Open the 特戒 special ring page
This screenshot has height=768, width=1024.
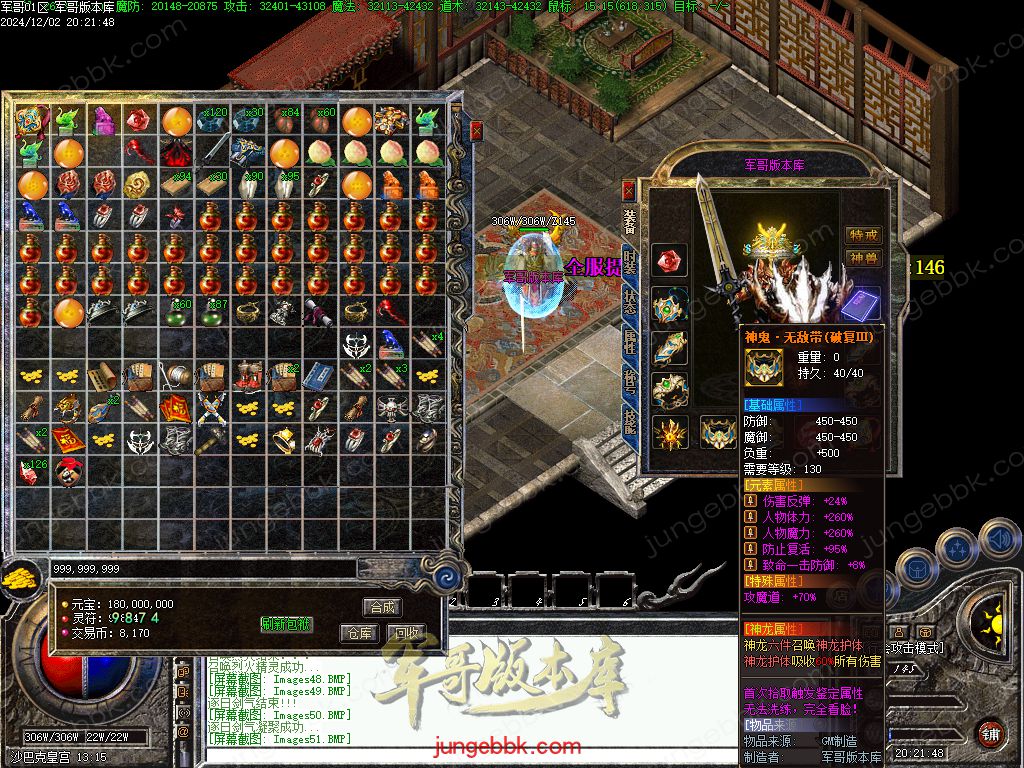coord(863,235)
